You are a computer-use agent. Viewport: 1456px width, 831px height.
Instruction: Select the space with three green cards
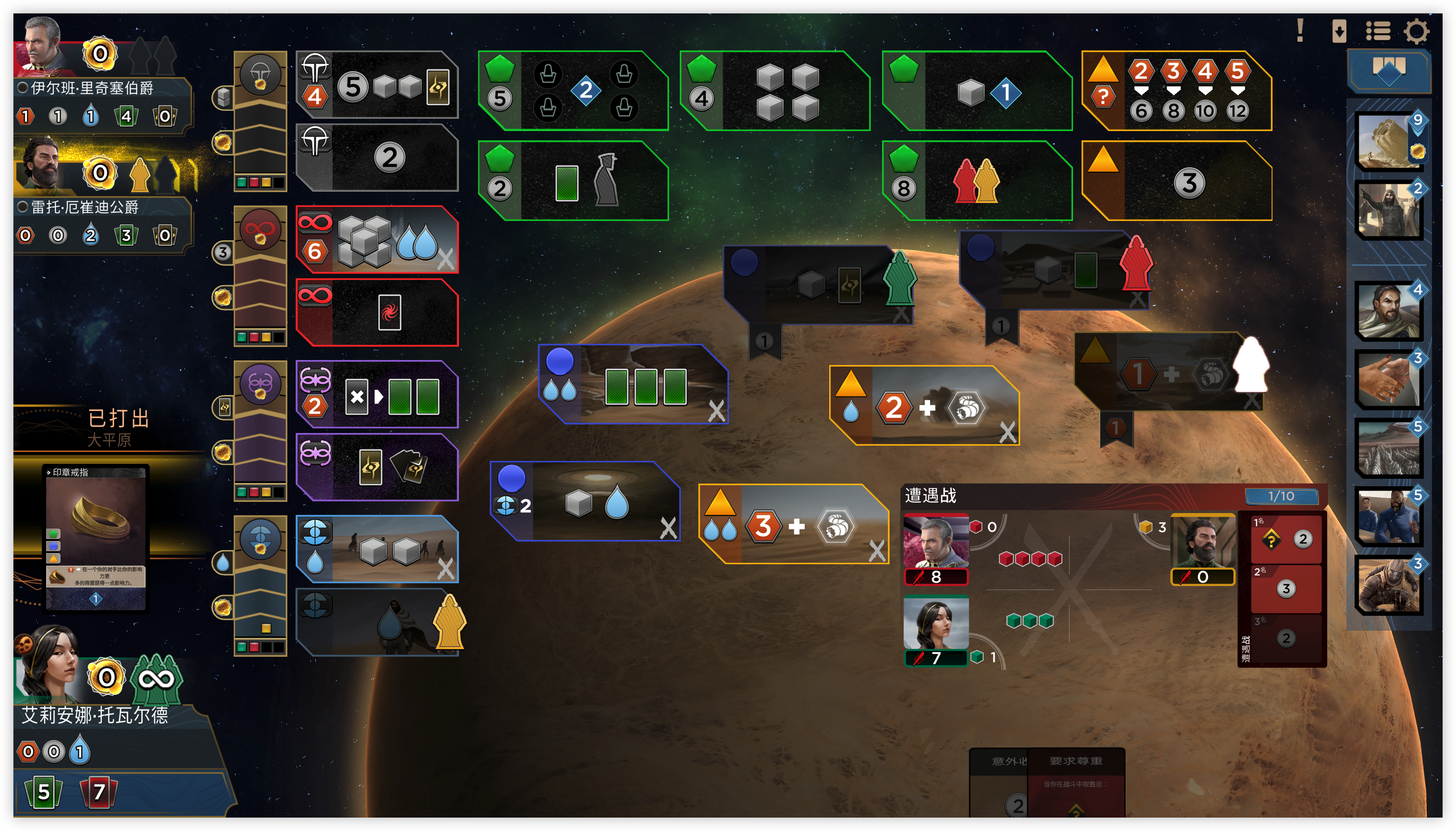[633, 385]
